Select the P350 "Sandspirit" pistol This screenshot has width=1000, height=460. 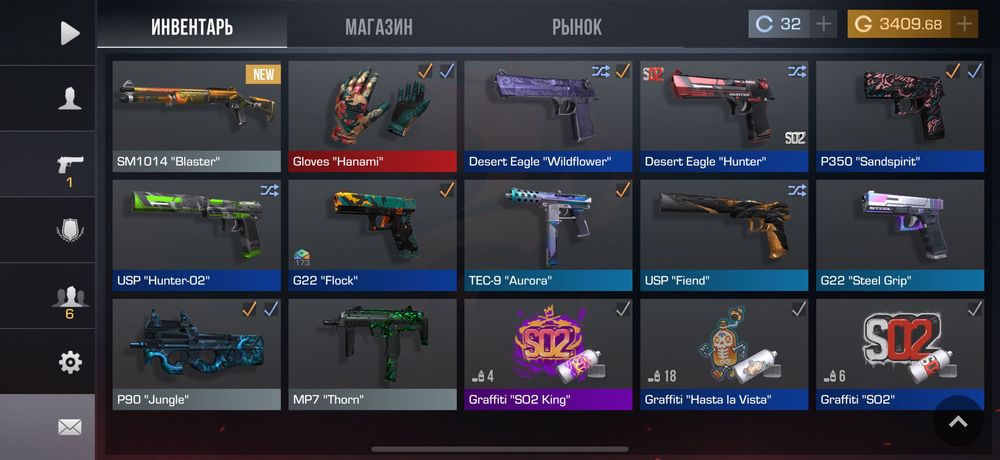coord(900,116)
